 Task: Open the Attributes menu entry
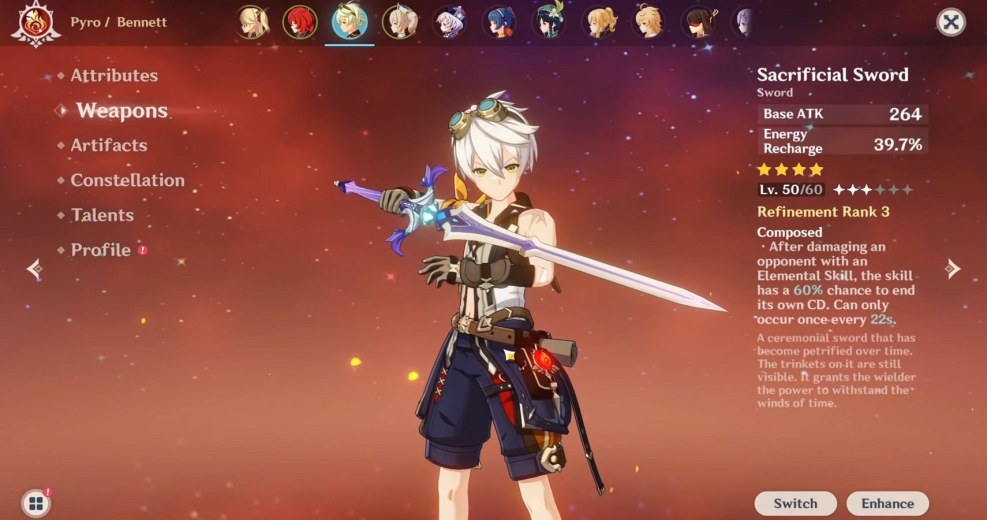113,76
